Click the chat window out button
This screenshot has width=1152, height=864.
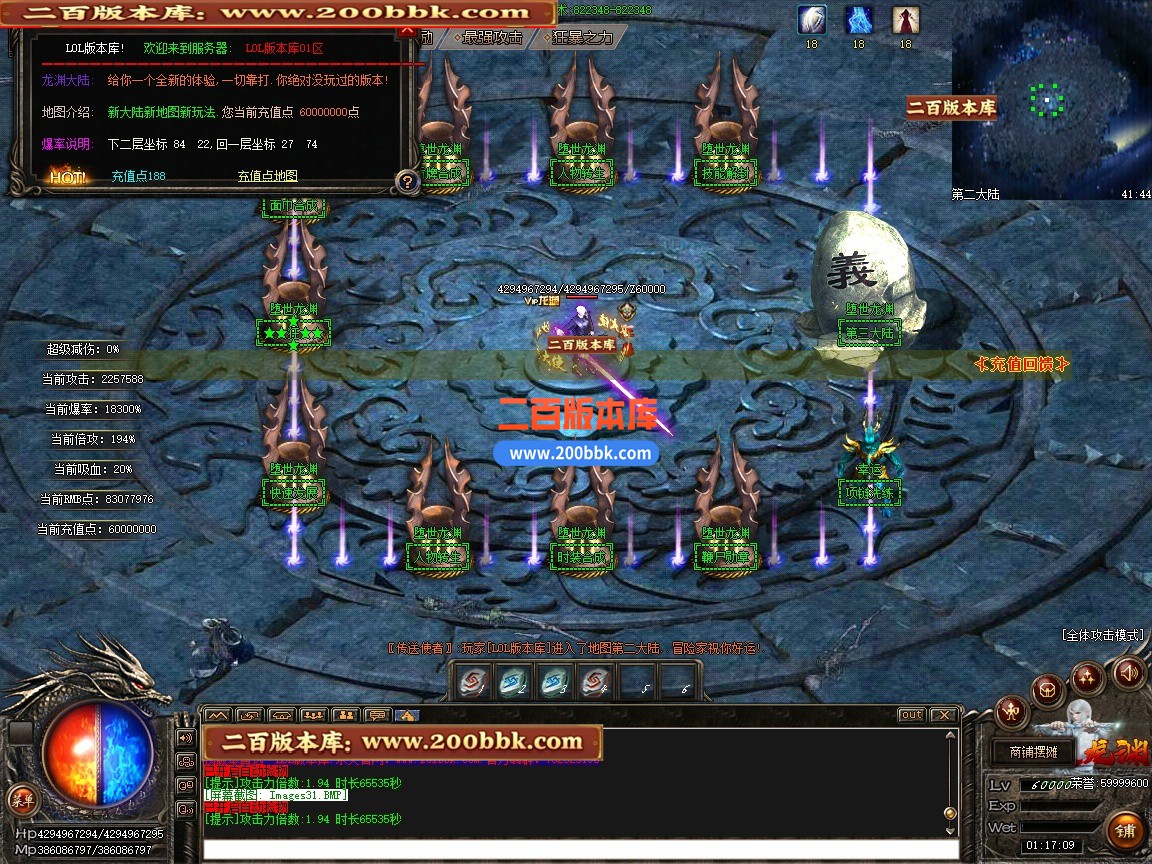911,715
